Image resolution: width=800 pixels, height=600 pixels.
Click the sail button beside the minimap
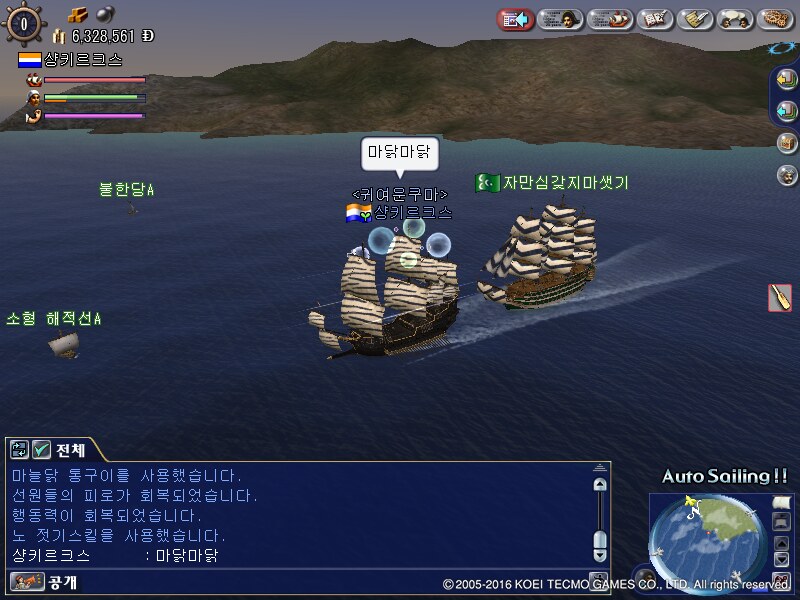pos(781,501)
